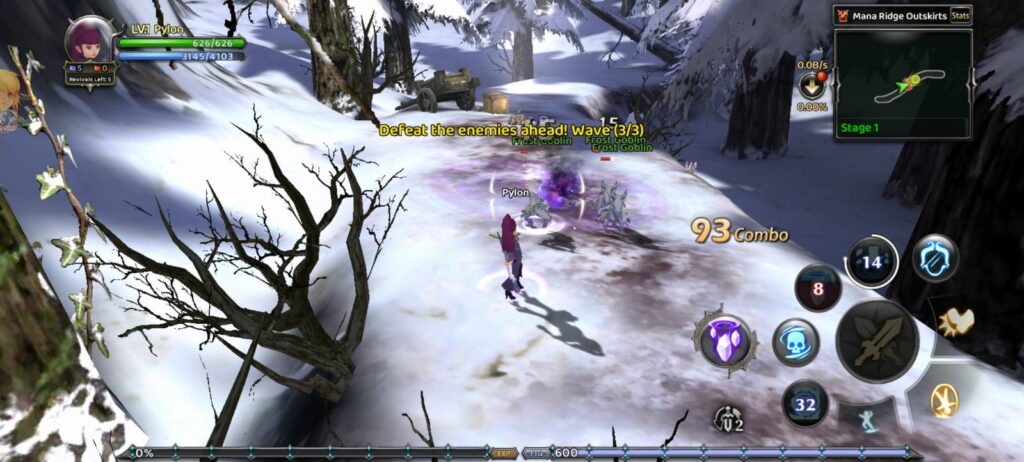Tap the running figure dodge button
1024x462 pixels.
[867, 420]
